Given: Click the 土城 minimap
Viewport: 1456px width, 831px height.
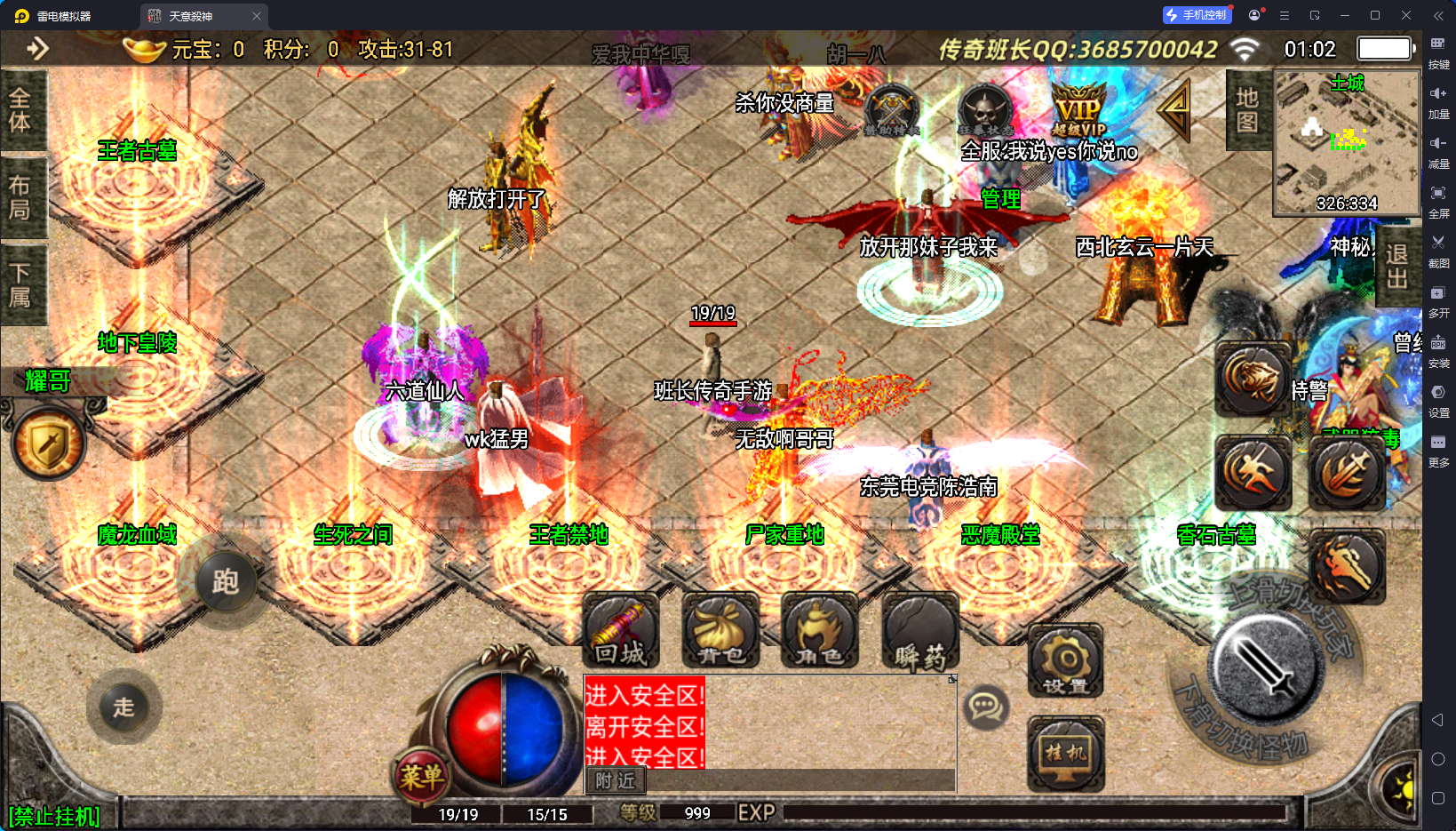Looking at the screenshot, I should [1347, 142].
